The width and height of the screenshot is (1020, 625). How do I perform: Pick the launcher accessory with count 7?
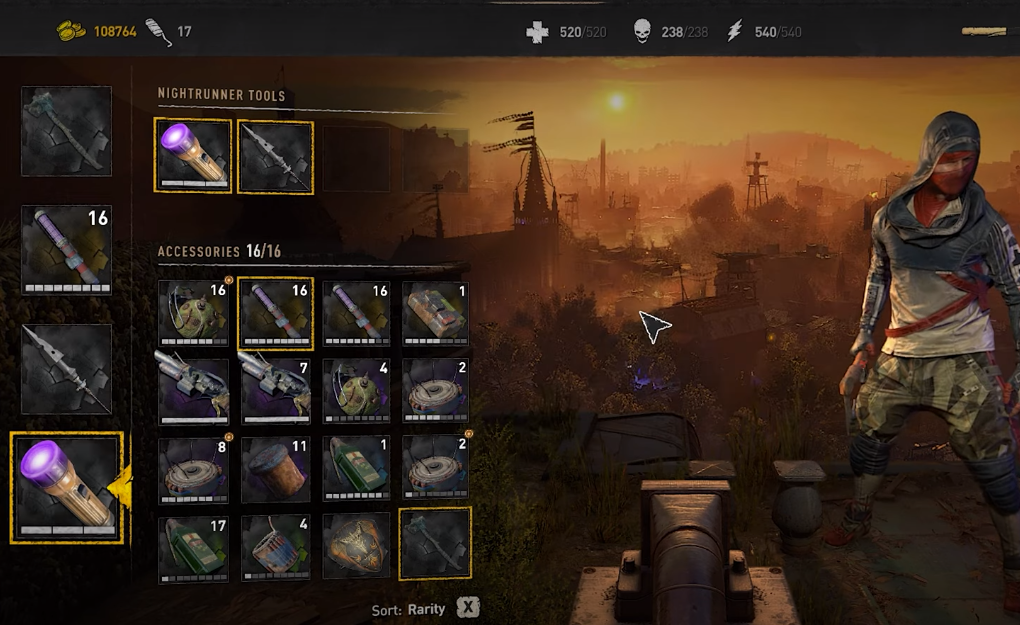275,391
